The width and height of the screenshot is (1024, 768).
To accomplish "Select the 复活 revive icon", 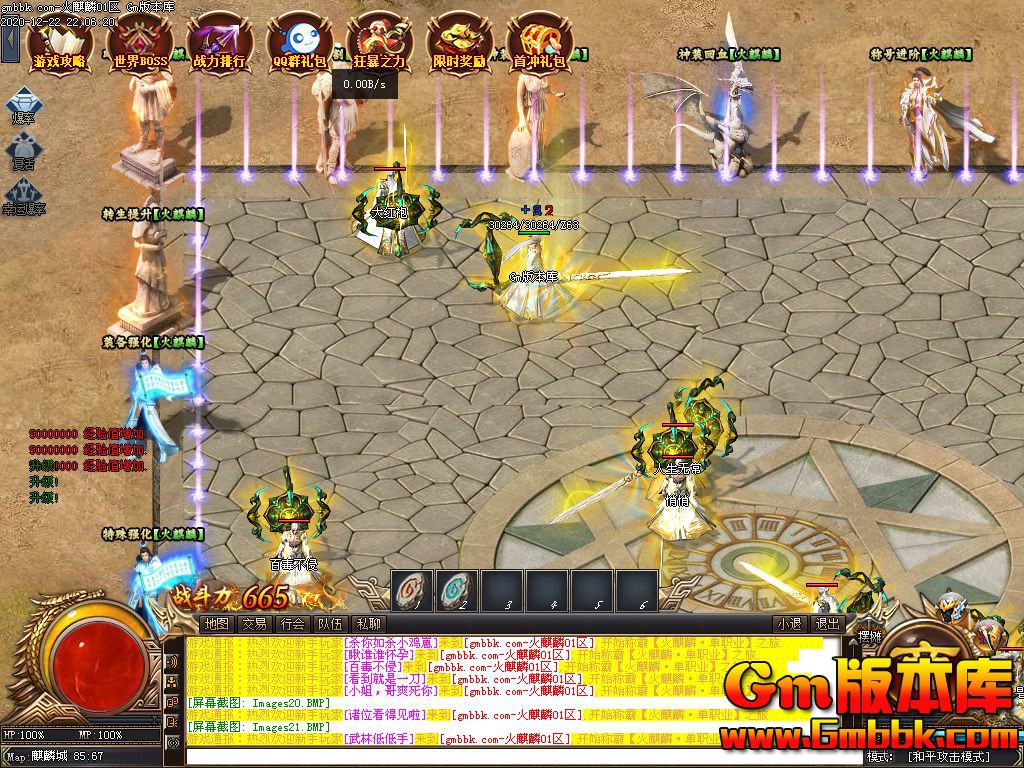I will pyautogui.click(x=23, y=150).
